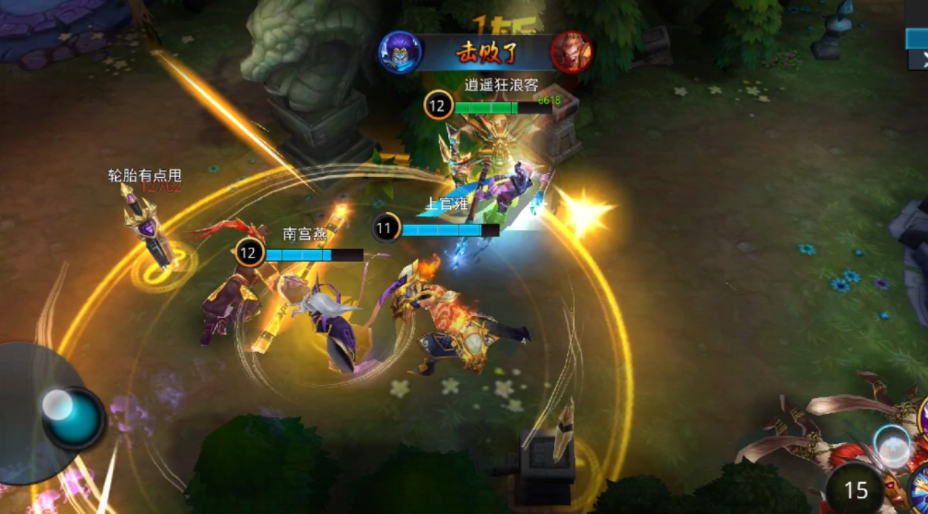Viewport: 928px width, 514px height.
Task: Activate the skill showing 15 second cooldown
Action: tap(855, 489)
